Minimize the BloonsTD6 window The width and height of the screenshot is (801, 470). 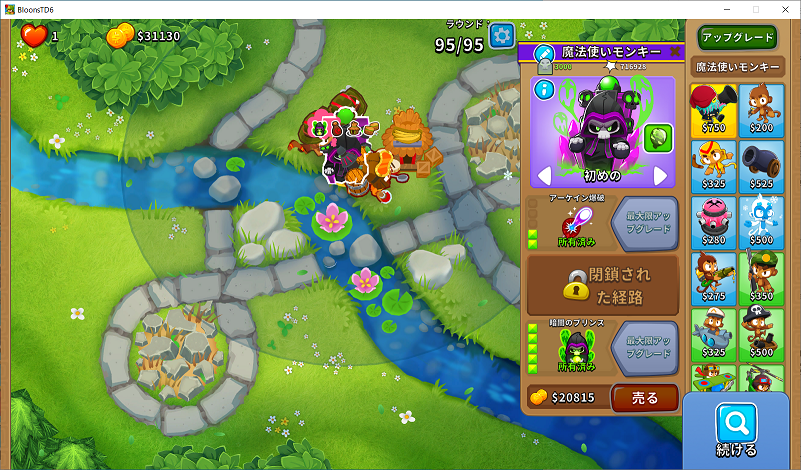710,9
